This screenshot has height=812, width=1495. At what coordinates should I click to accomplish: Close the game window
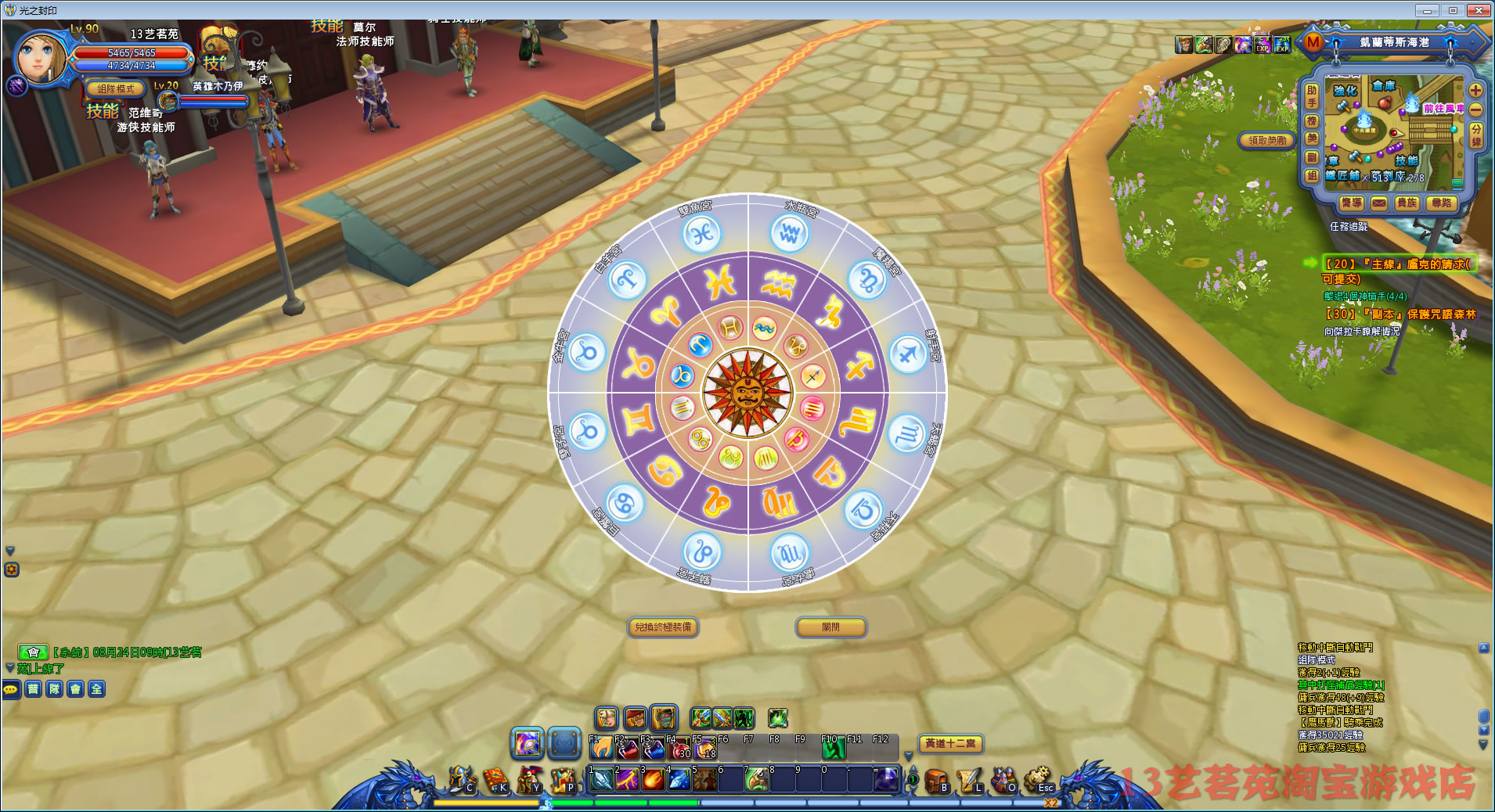coord(1479,10)
